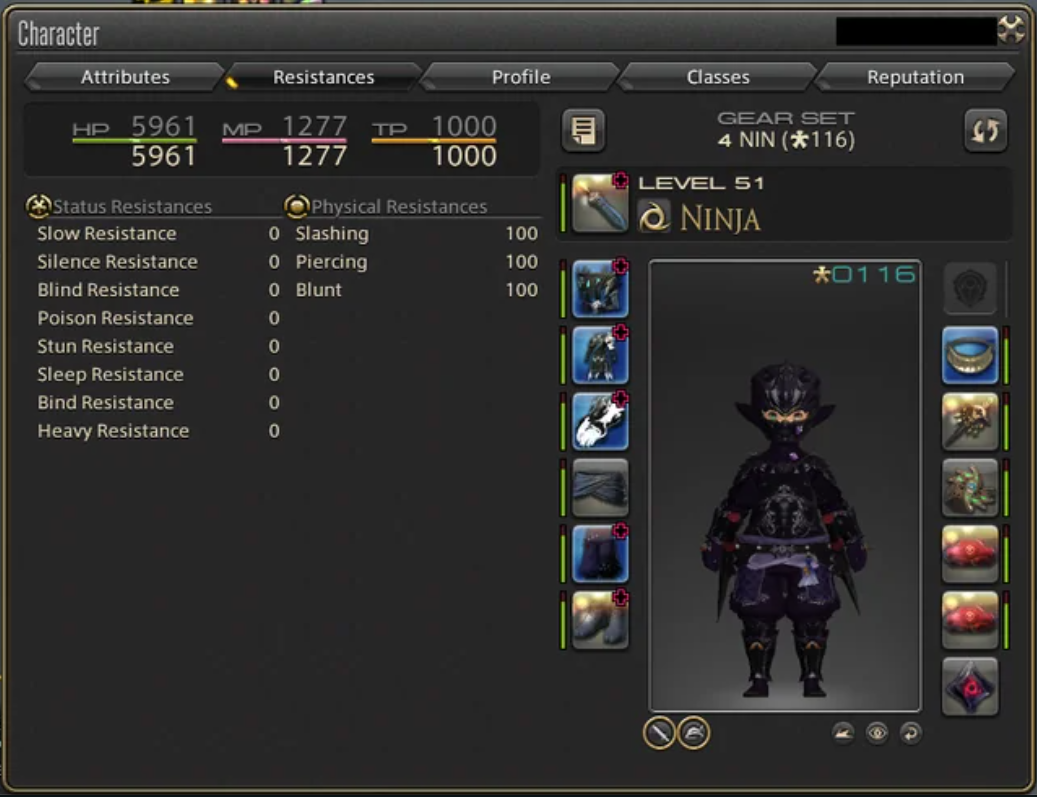Show the Classes tab
The height and width of the screenshot is (797, 1037).
[x=718, y=77]
